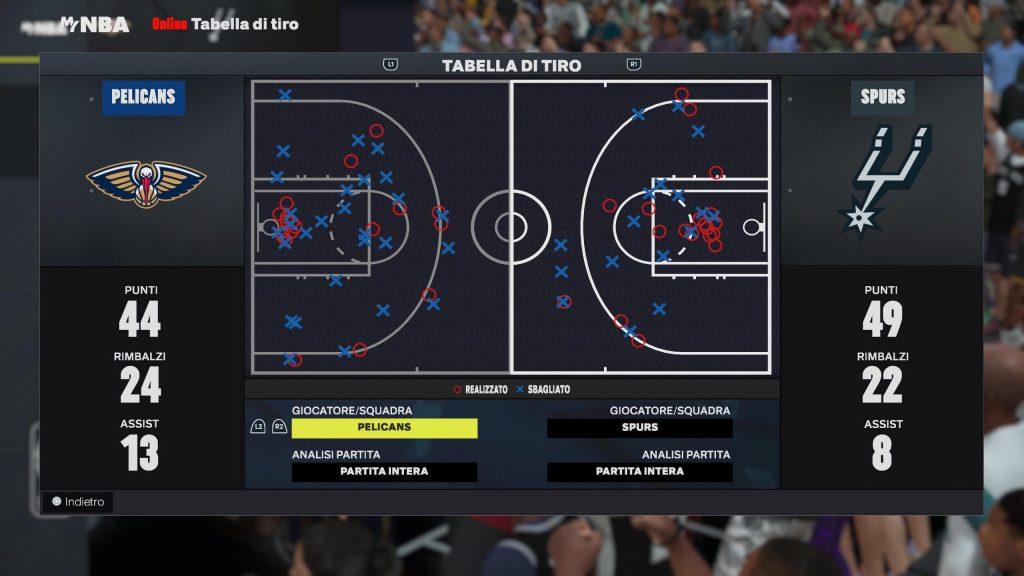The height and width of the screenshot is (576, 1024).
Task: Change the PARTITA INTERA field under Pelicans
Action: coord(384,472)
